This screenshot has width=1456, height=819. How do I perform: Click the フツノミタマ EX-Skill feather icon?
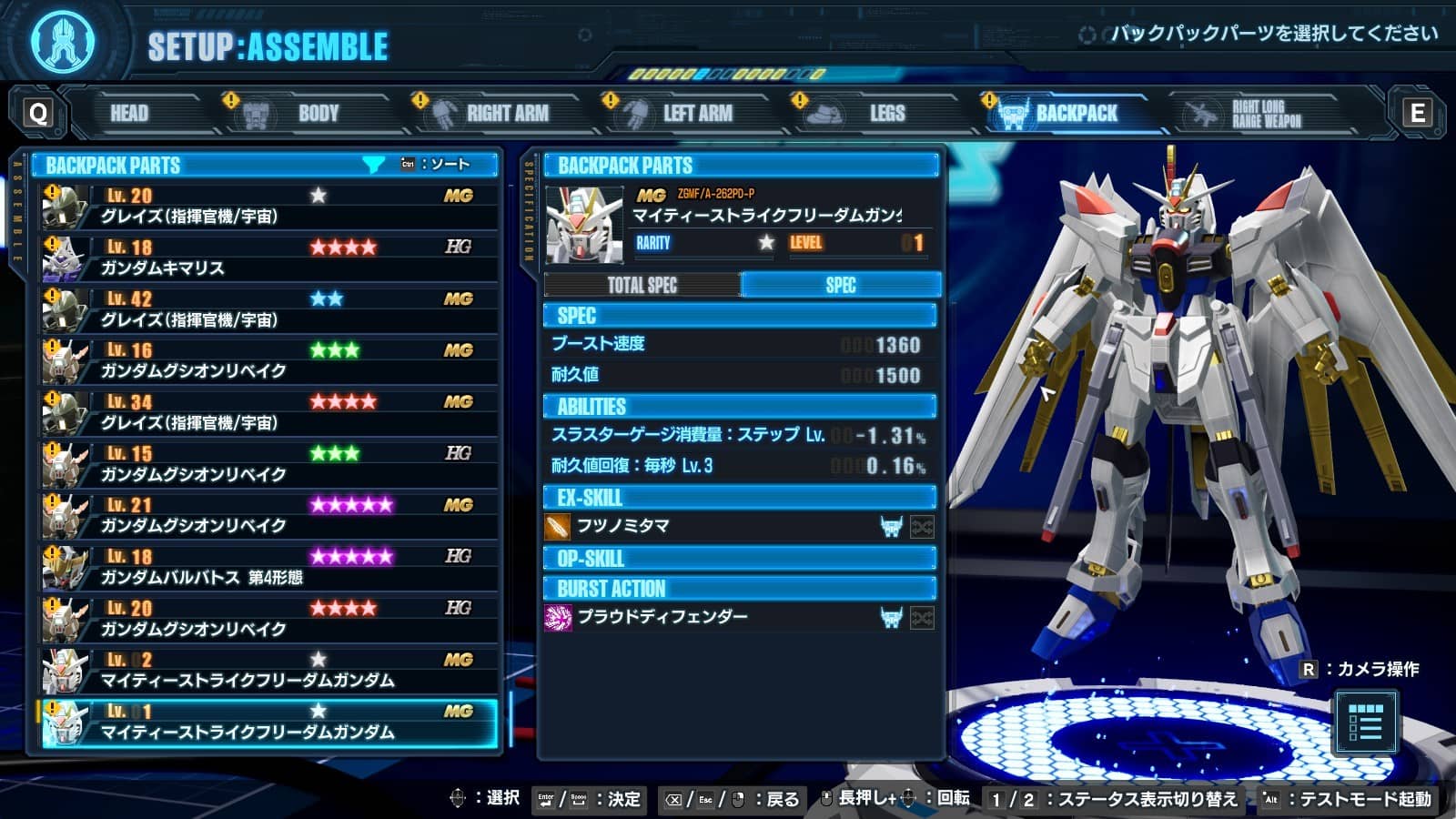coord(559,526)
